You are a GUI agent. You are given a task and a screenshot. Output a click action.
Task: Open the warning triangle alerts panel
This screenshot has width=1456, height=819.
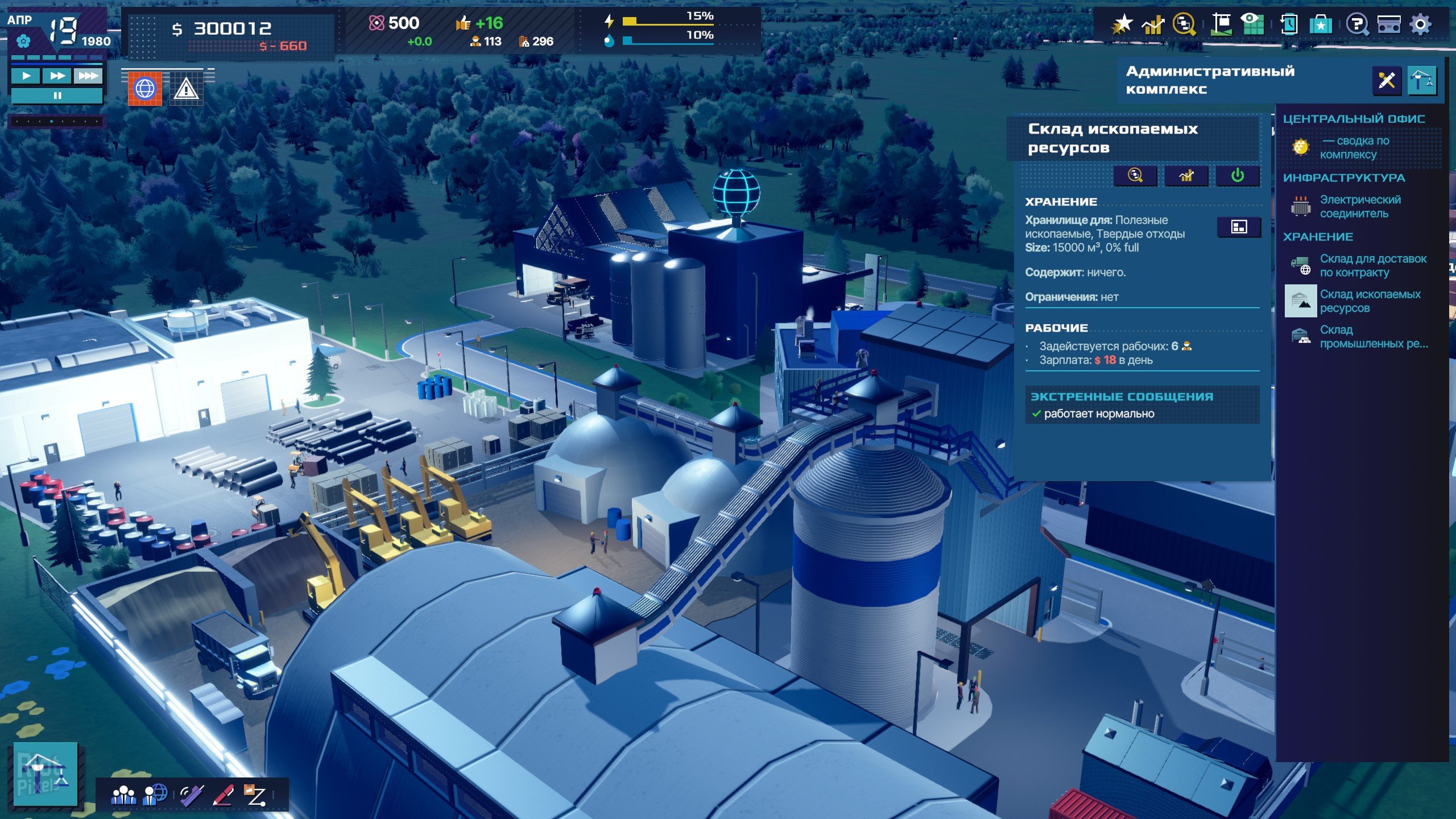[186, 89]
